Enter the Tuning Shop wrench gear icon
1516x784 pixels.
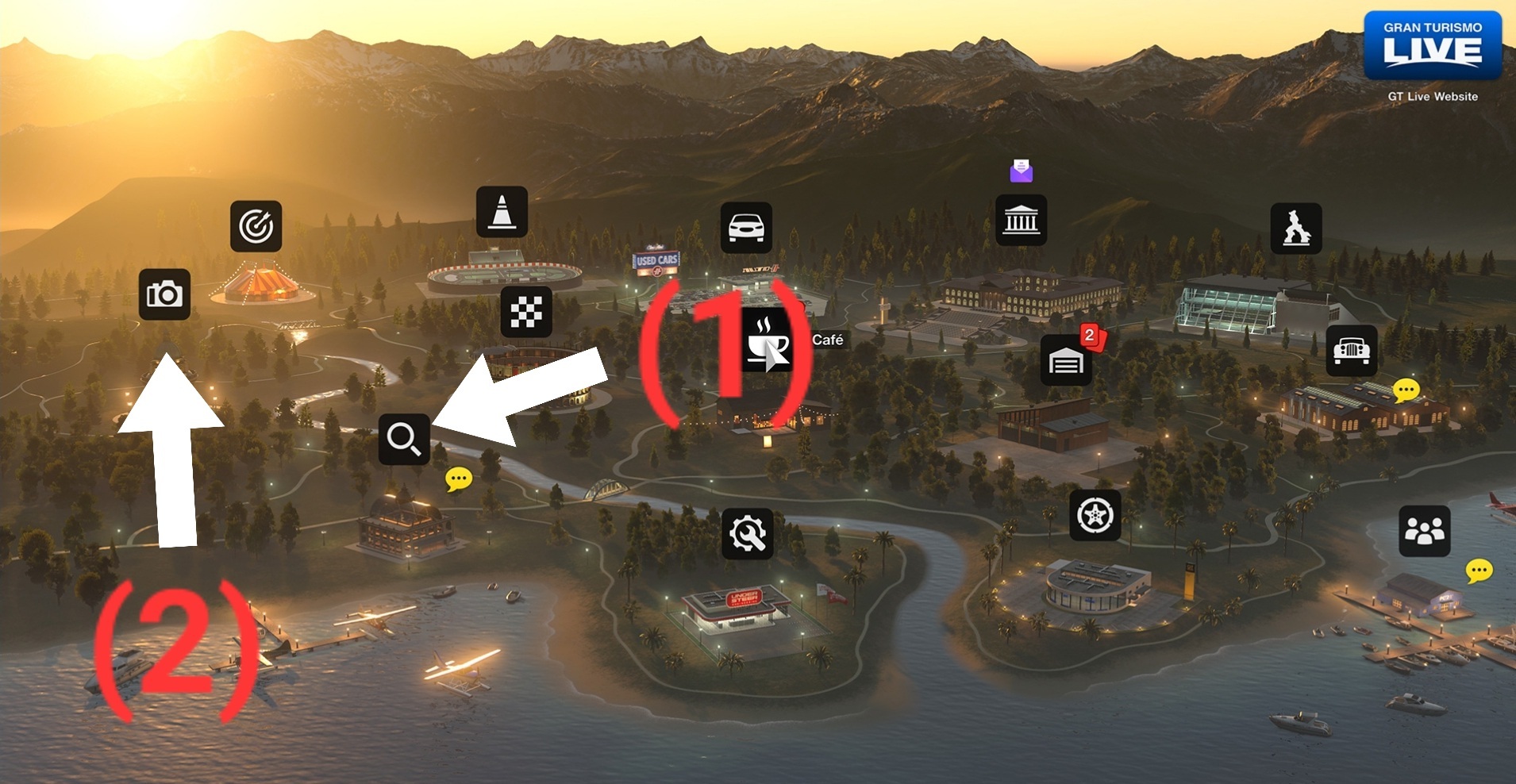[x=748, y=534]
